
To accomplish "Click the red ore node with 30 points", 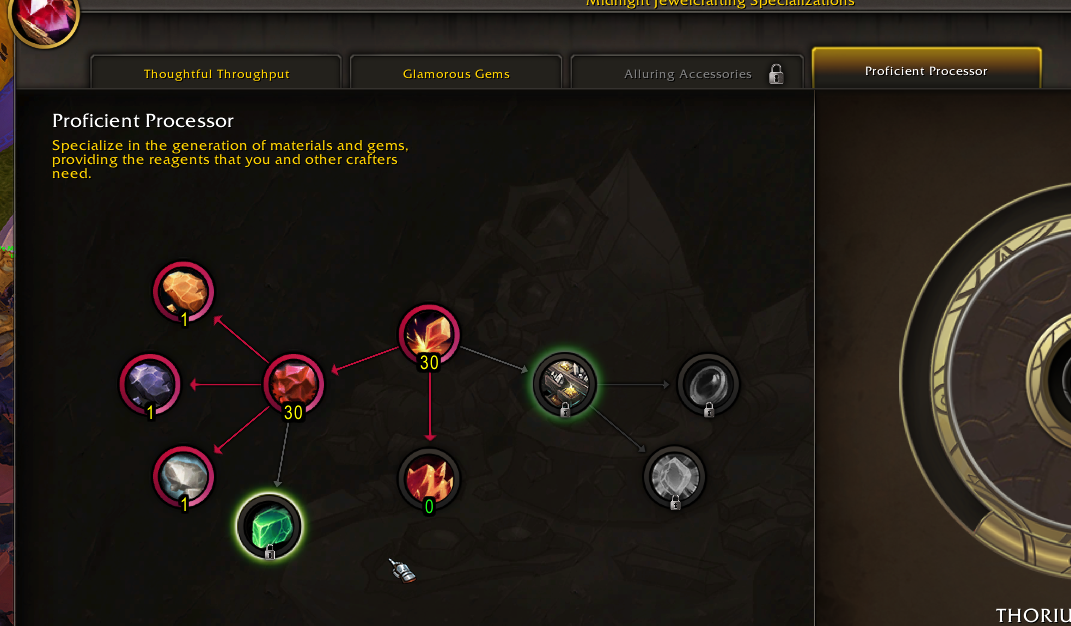I will pos(294,383).
